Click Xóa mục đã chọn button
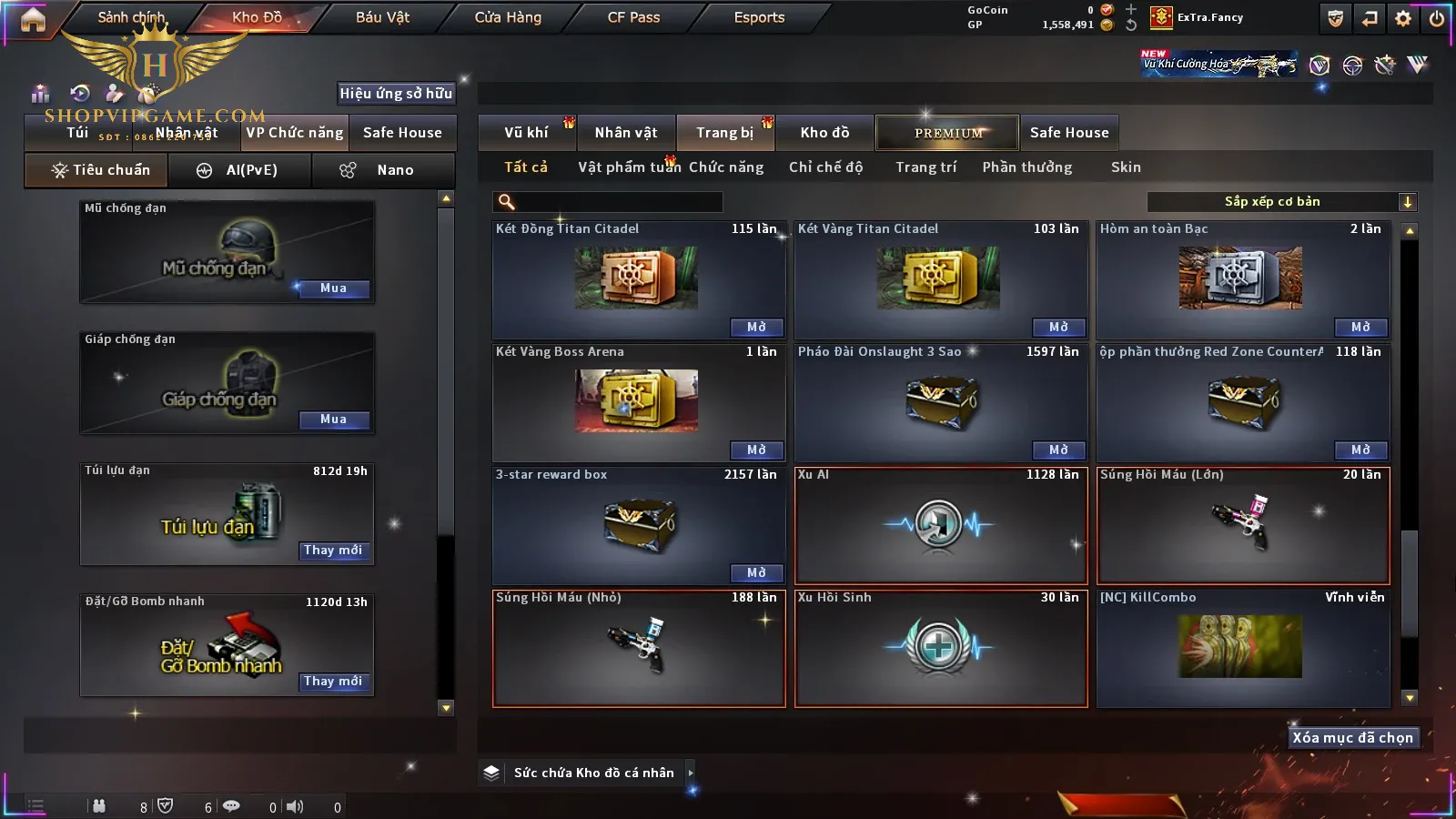1456x819 pixels. [x=1352, y=738]
